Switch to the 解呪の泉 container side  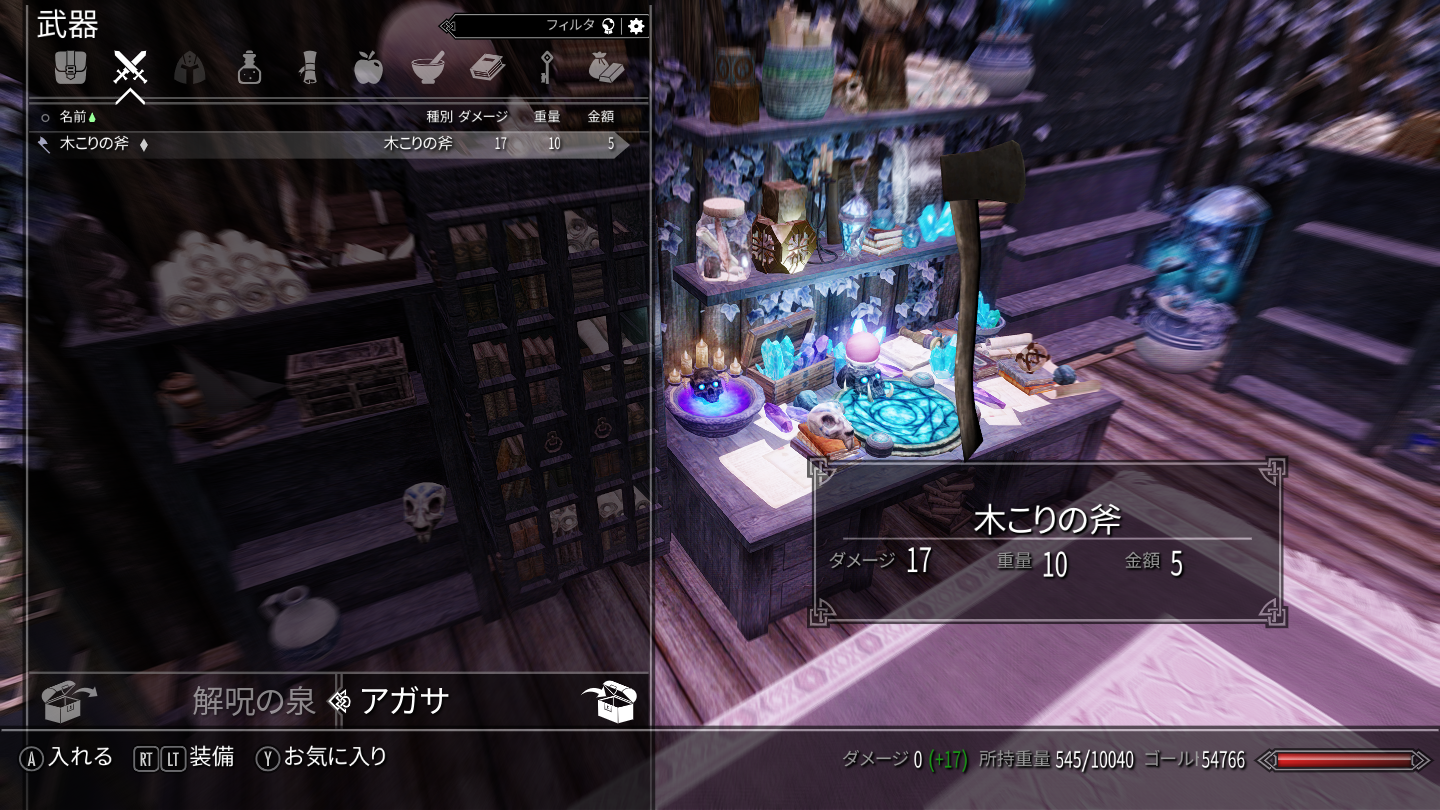[x=253, y=702]
